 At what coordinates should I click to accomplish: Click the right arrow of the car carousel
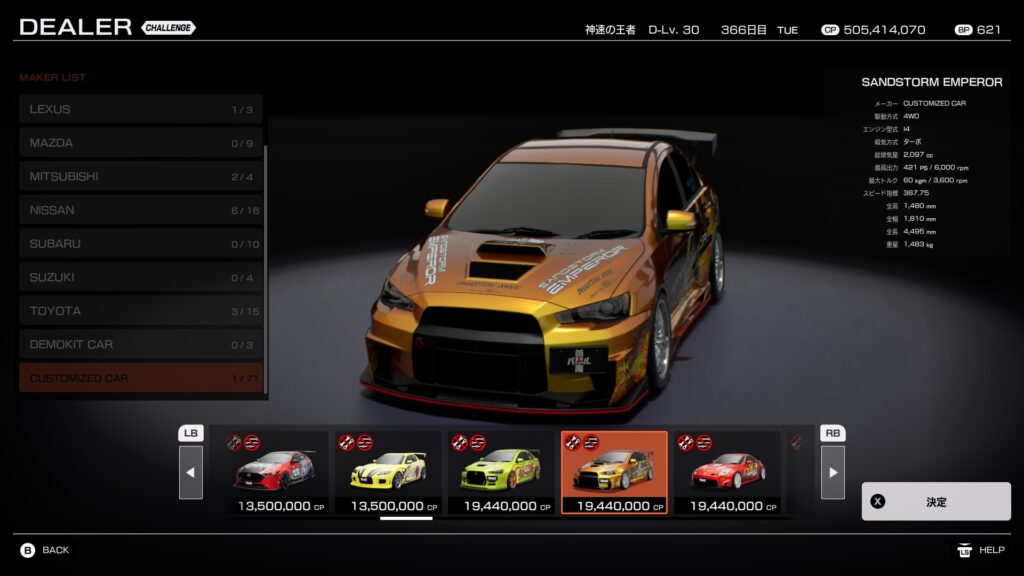pos(832,472)
